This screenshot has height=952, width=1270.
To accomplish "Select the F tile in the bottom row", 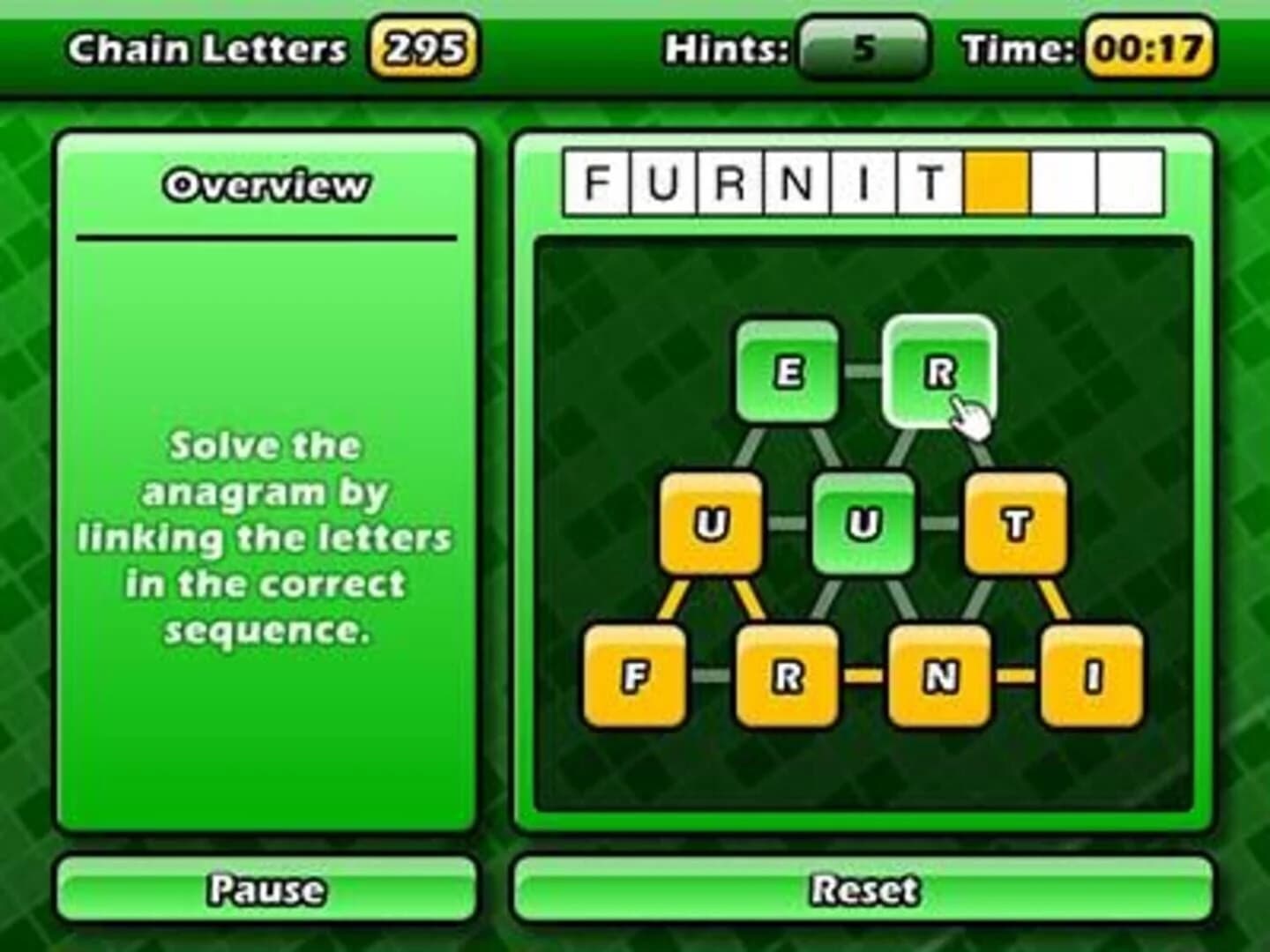I will tap(637, 677).
